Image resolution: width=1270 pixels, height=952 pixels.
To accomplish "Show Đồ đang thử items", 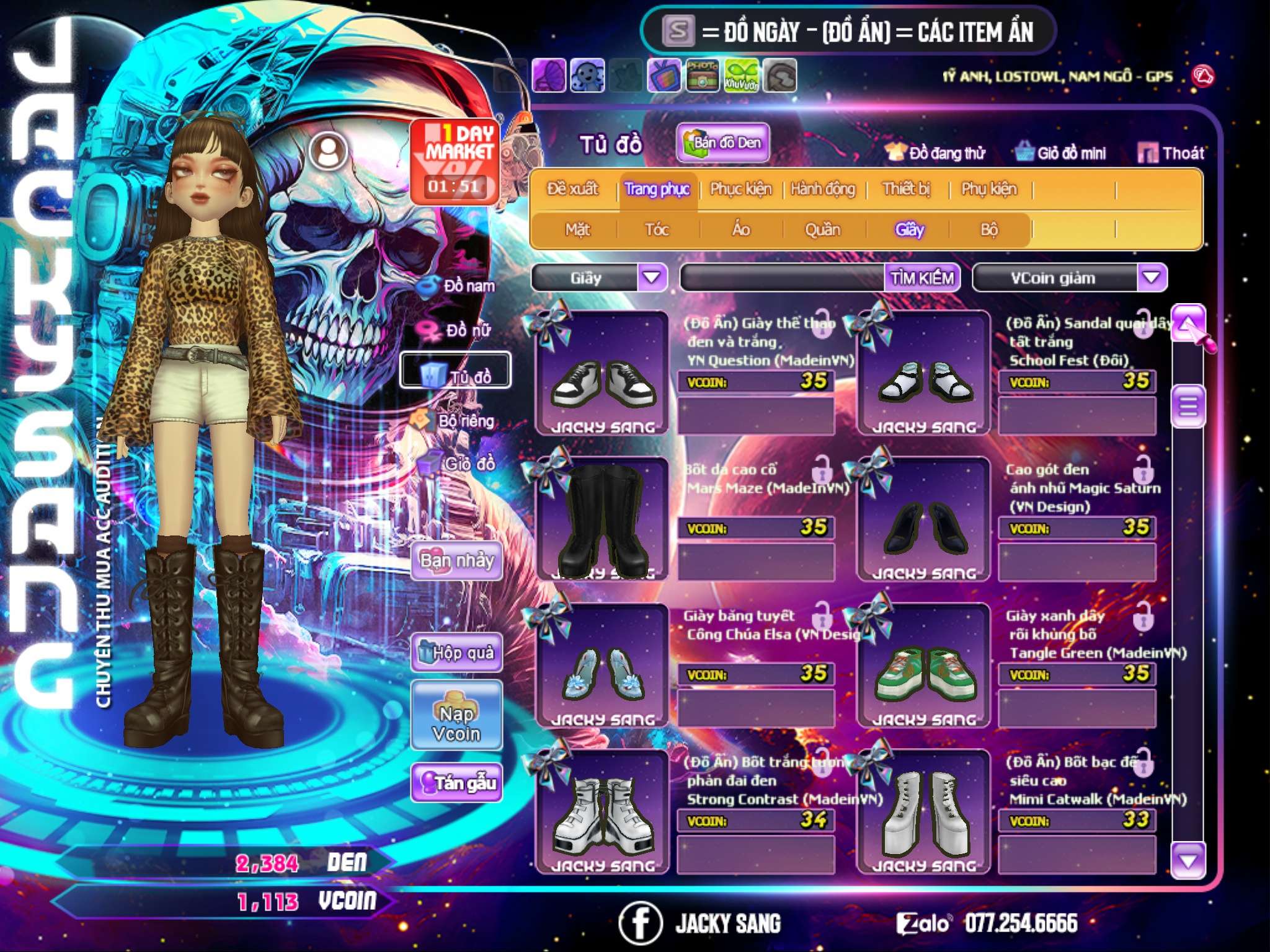I will (935, 153).
